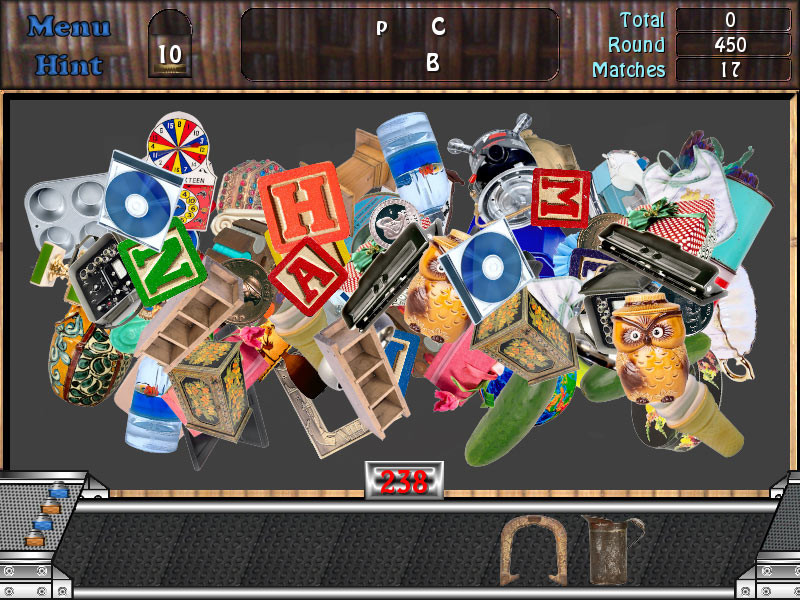Click the red number 3 block
Screen dimensions: 800x600
point(562,197)
